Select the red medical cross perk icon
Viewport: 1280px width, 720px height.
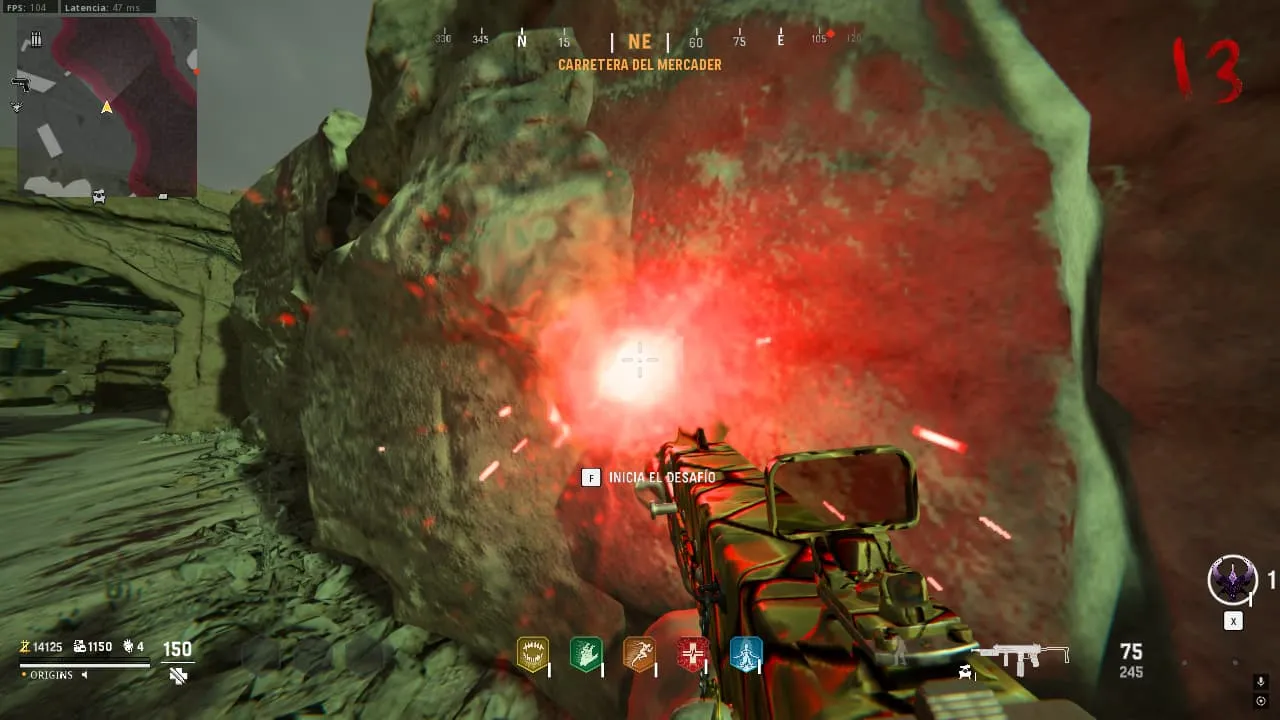point(692,655)
